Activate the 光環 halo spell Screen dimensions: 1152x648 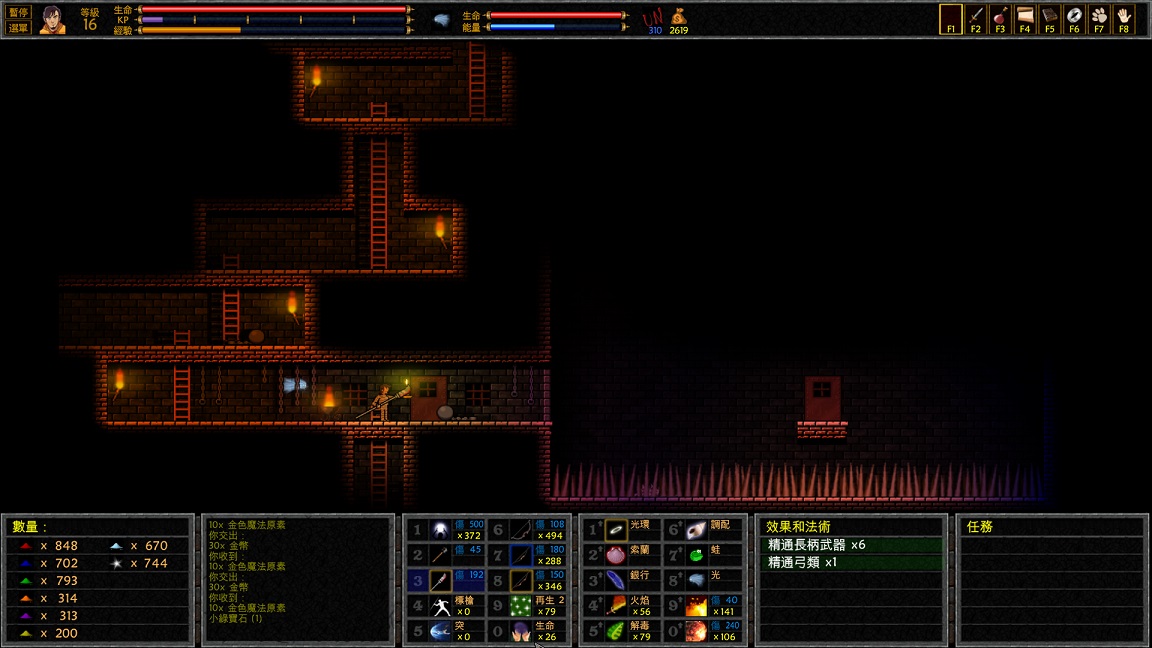coord(616,530)
